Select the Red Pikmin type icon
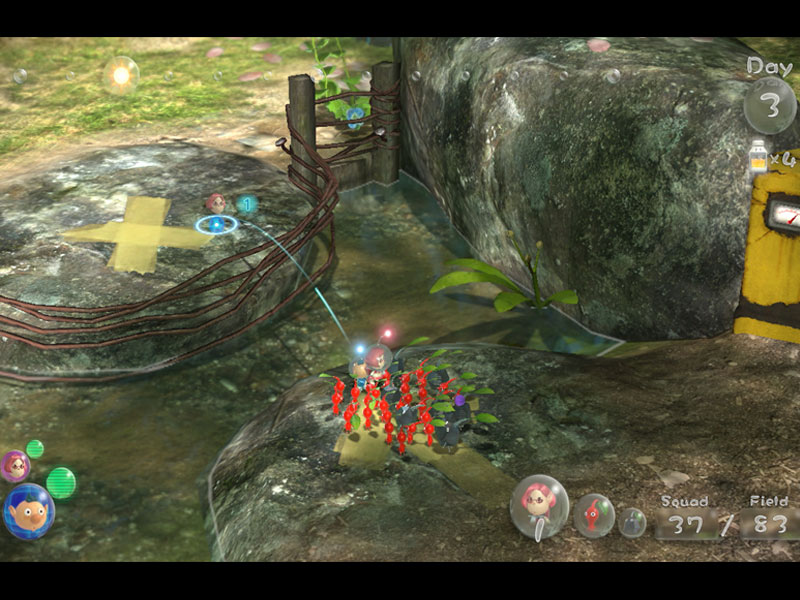800x600 pixels. [x=594, y=515]
